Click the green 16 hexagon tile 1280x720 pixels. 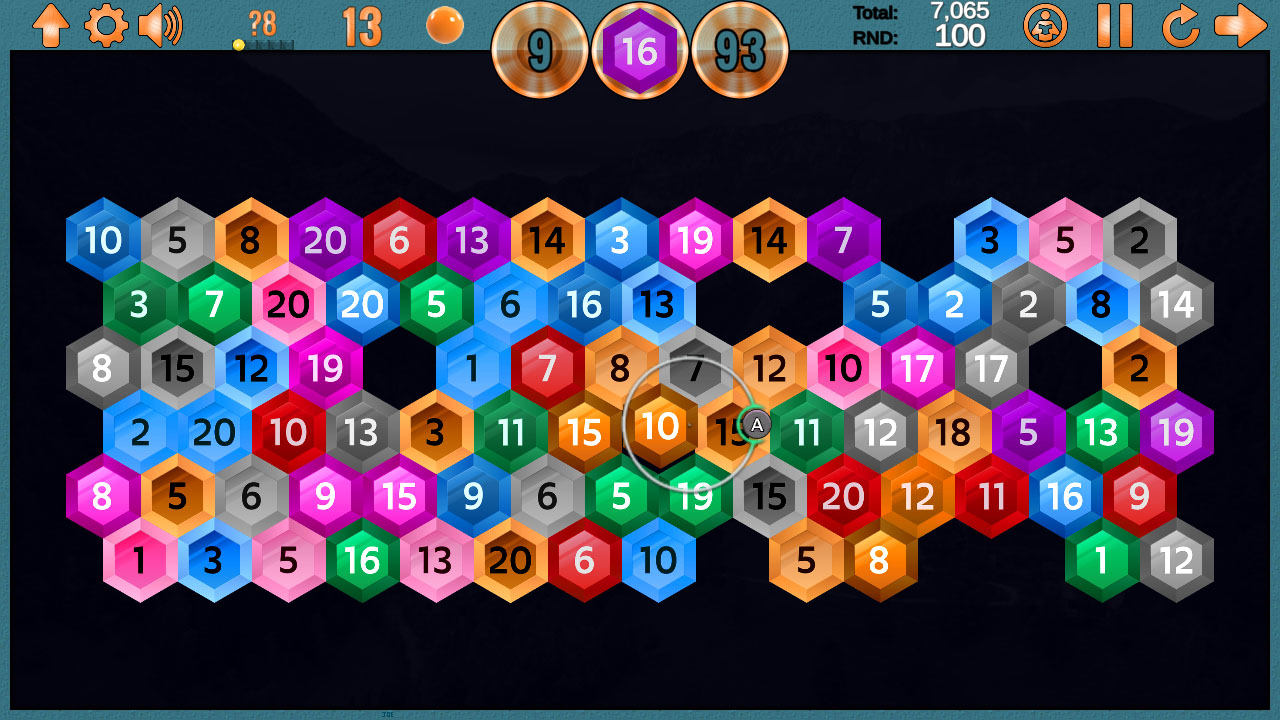[x=362, y=561]
